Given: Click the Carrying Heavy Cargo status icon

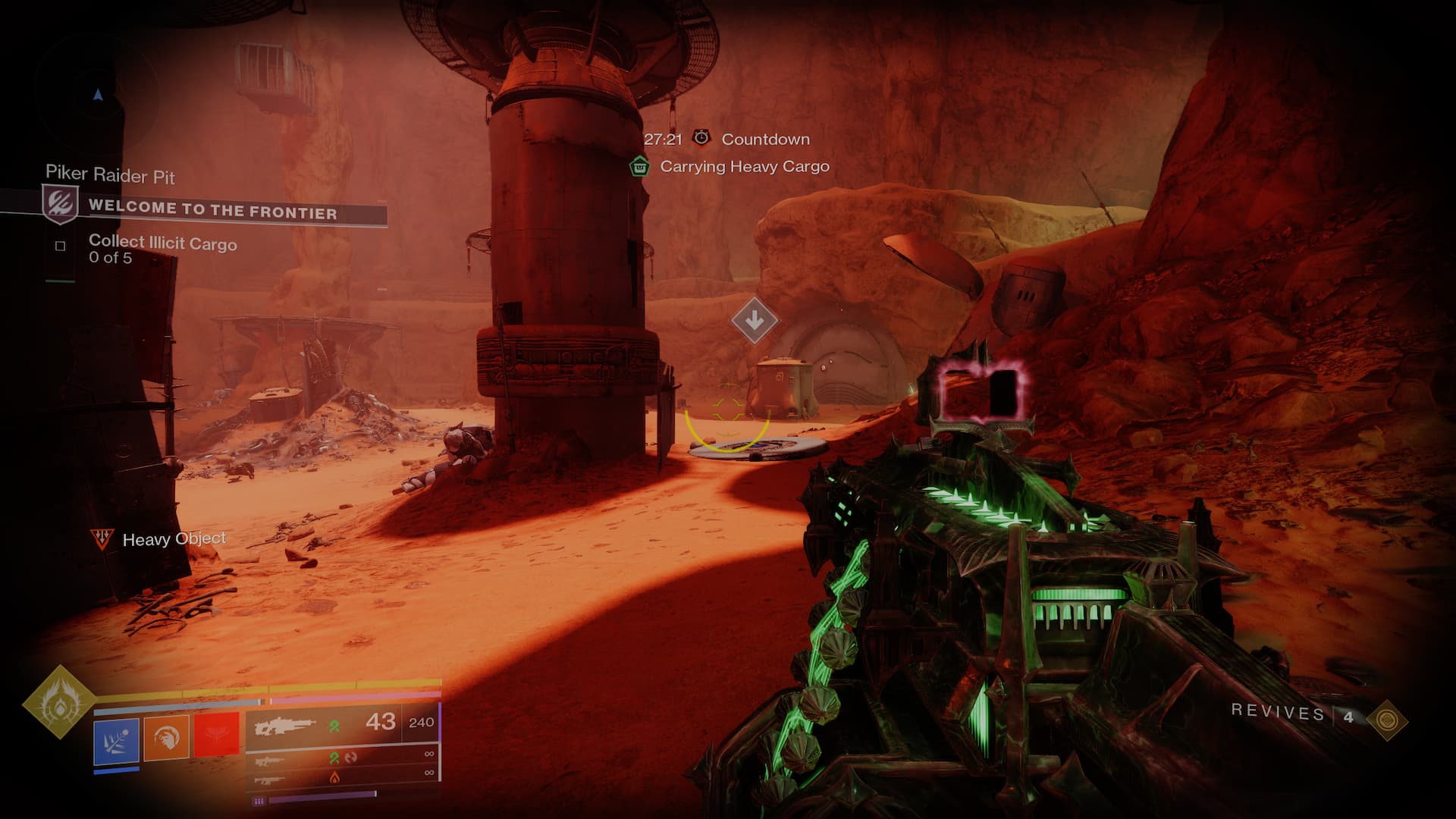Looking at the screenshot, I should (x=640, y=166).
